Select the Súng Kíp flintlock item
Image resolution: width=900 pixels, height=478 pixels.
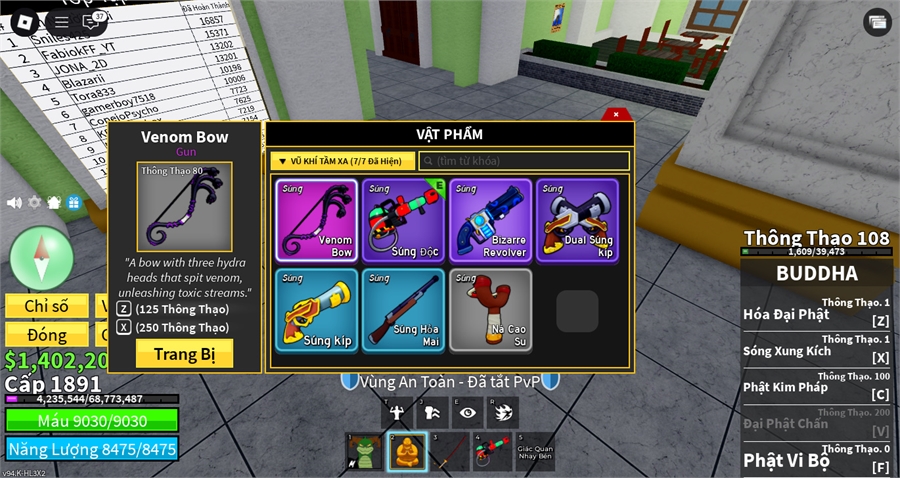[x=315, y=309]
